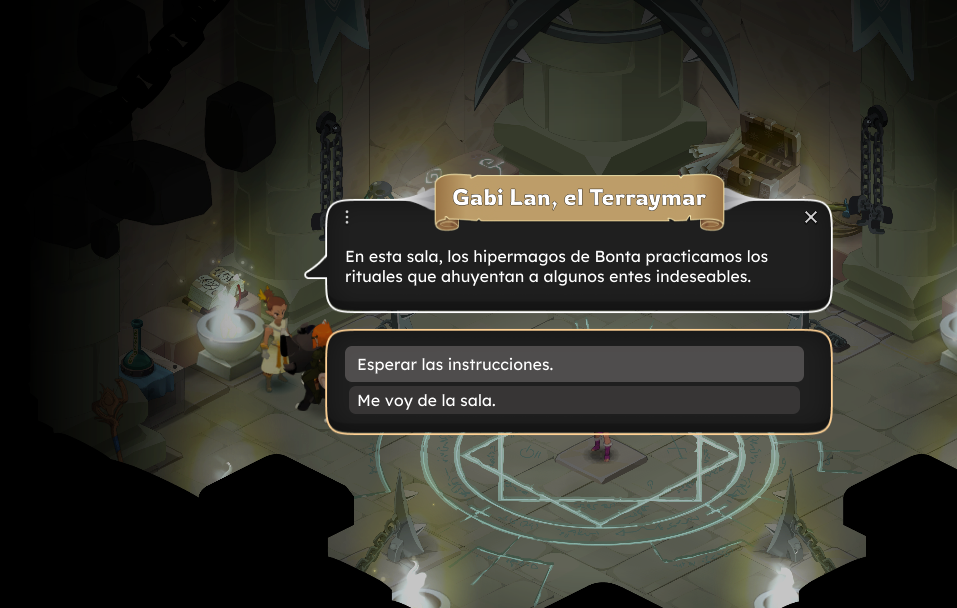
Task: Choose 'Esperar las instrucciones.' reply
Action: [574, 364]
